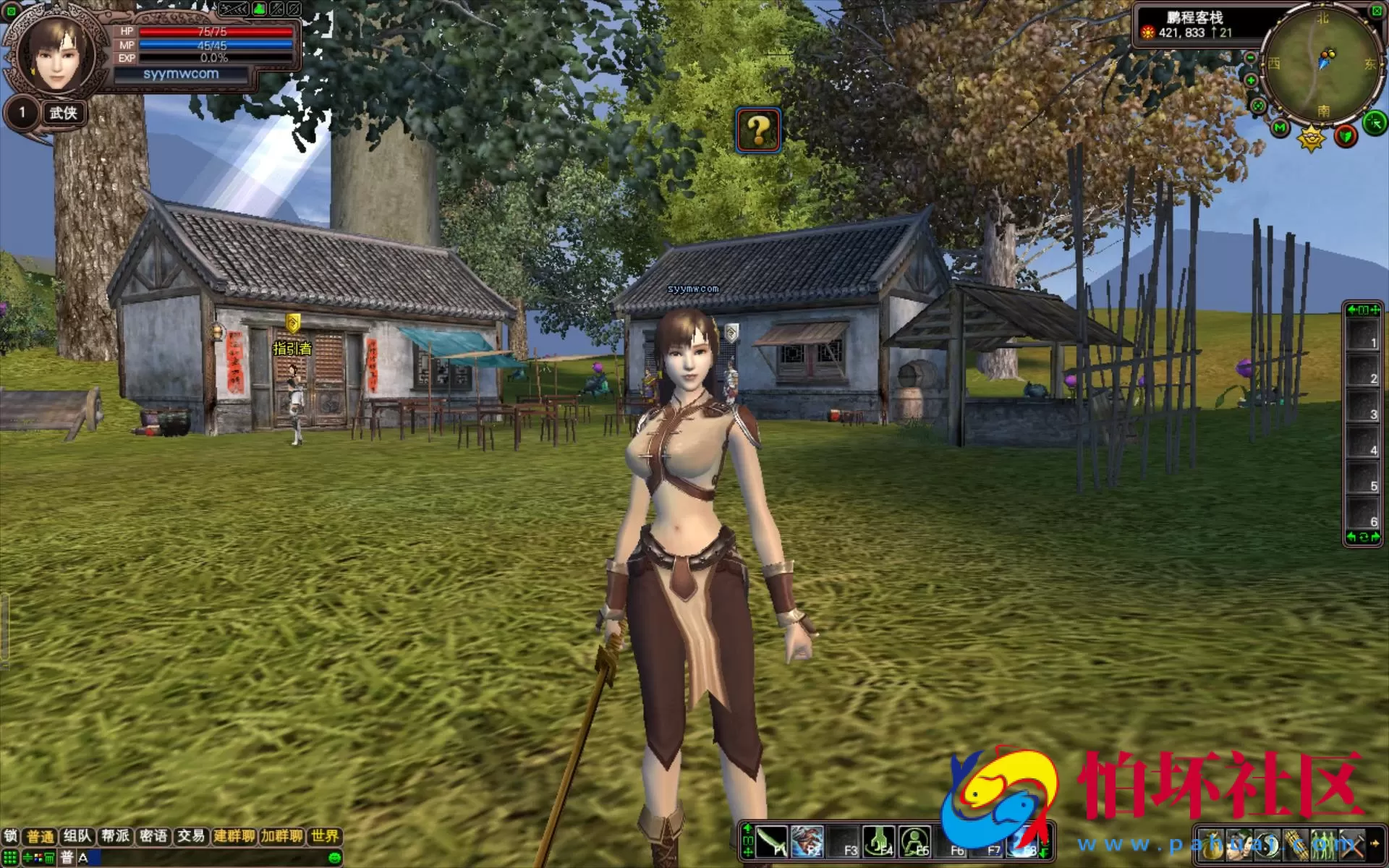Click the yellow question mark quest icon
This screenshot has height=868, width=1389.
coord(758,130)
